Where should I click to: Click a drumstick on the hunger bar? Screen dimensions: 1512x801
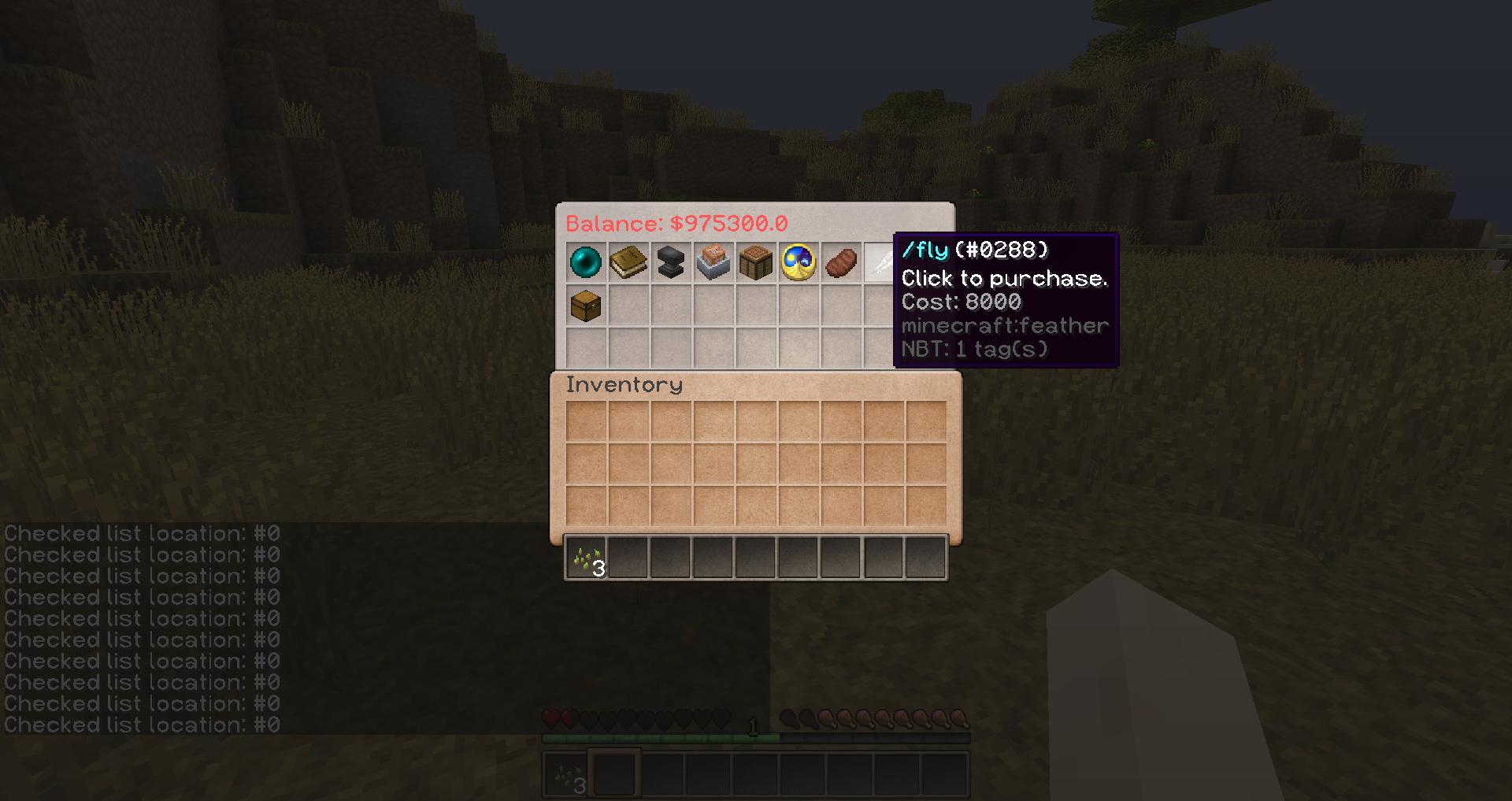tap(827, 719)
